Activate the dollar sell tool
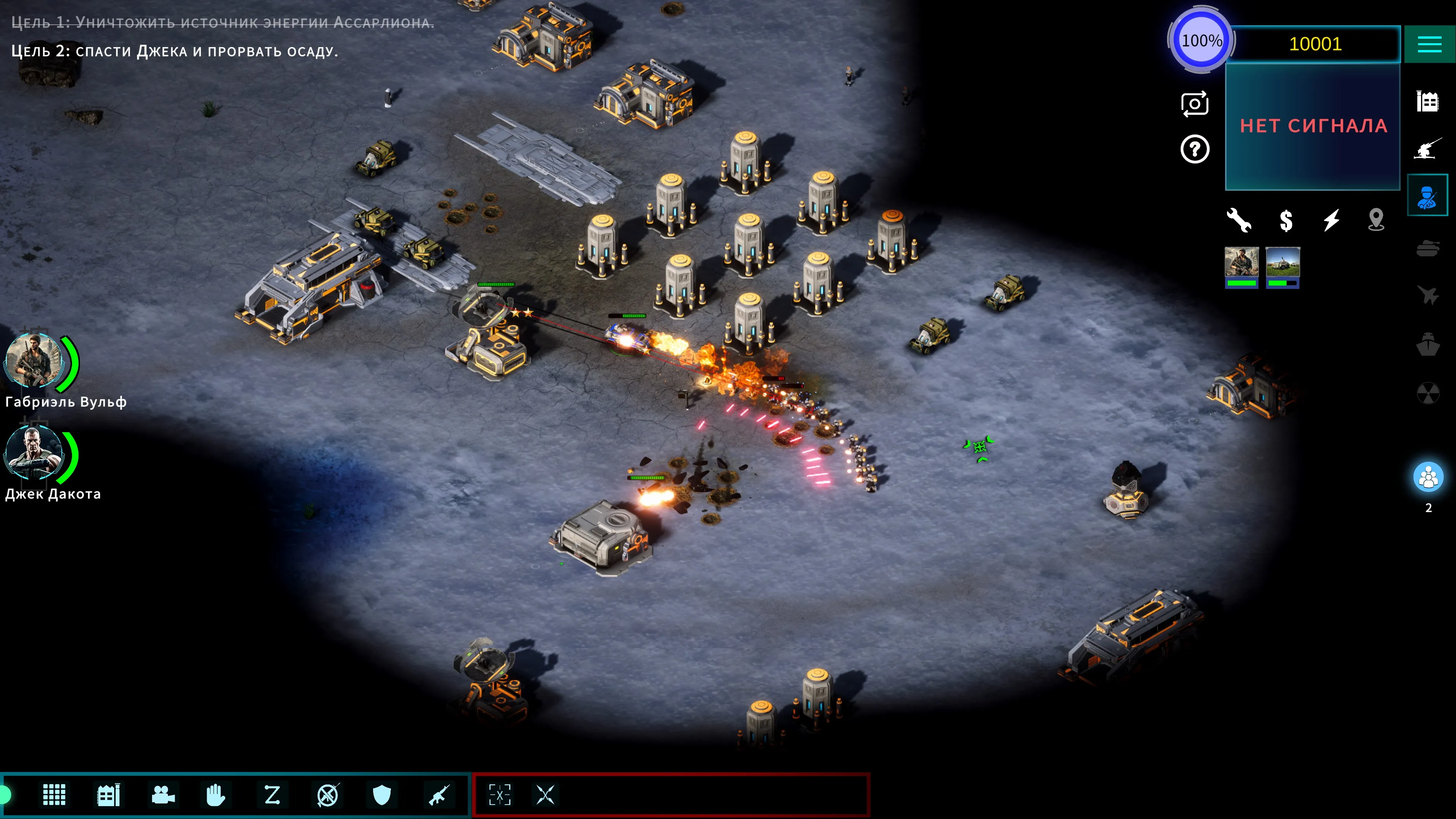This screenshot has width=1456, height=819. tap(1286, 220)
